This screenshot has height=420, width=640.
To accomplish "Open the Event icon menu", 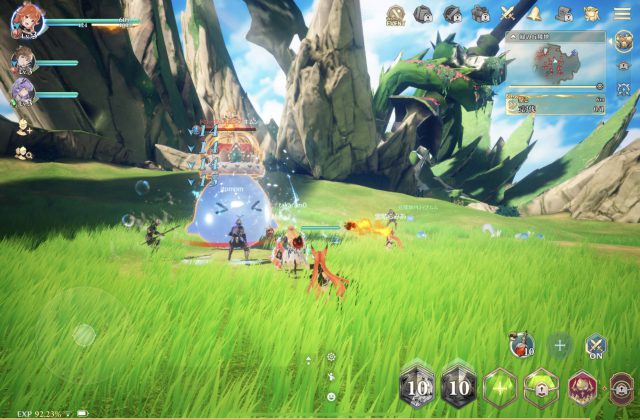I will pyautogui.click(x=395, y=14).
